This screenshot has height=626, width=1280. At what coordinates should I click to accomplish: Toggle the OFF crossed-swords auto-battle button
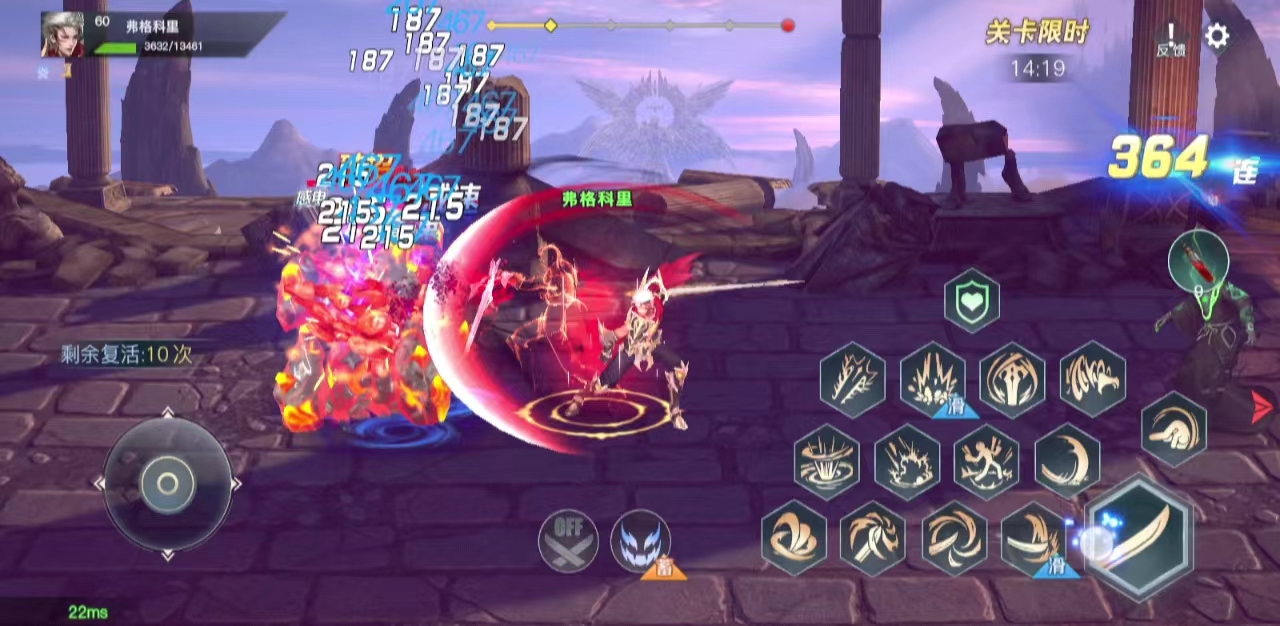[568, 541]
